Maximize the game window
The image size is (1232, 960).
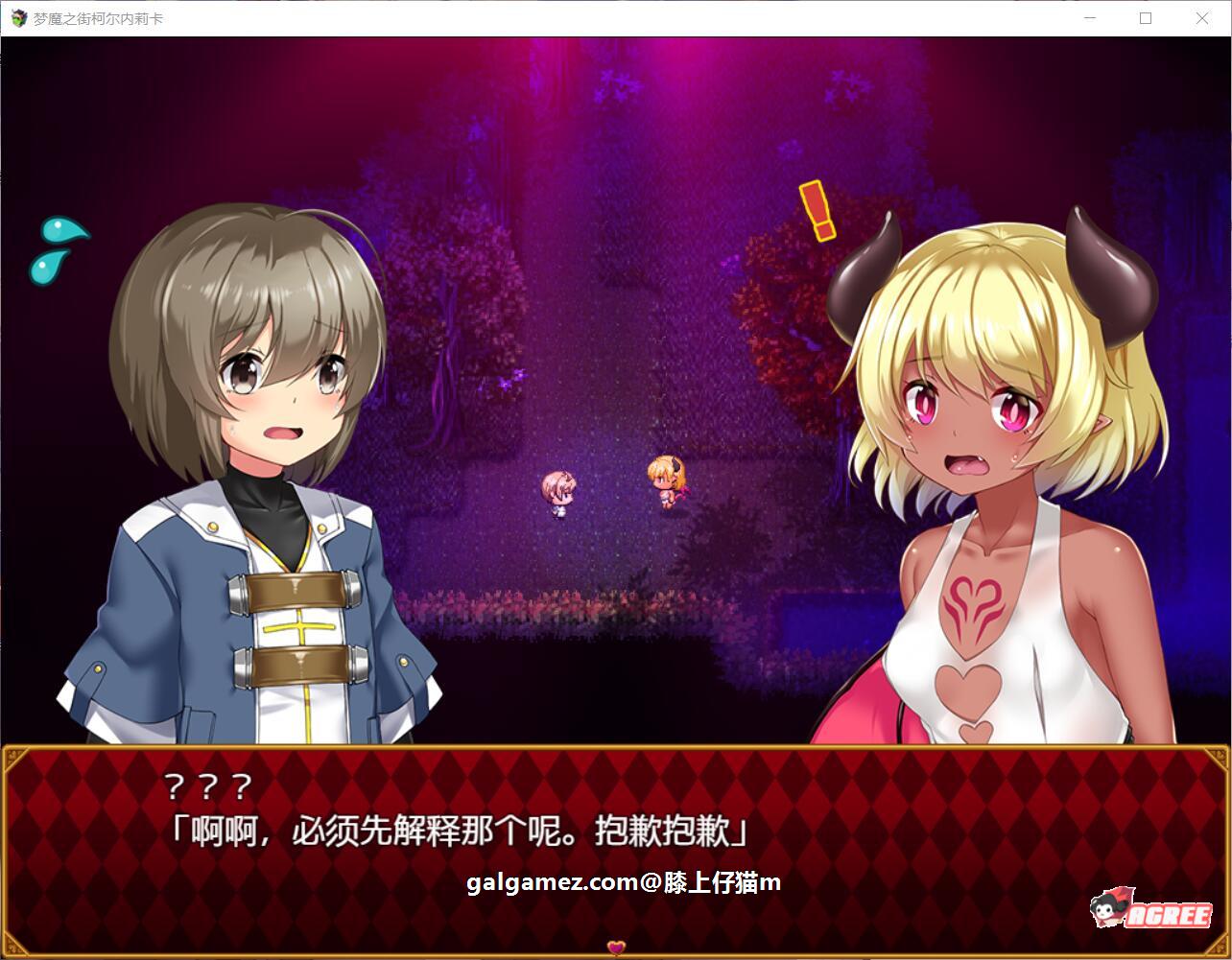(x=1146, y=17)
